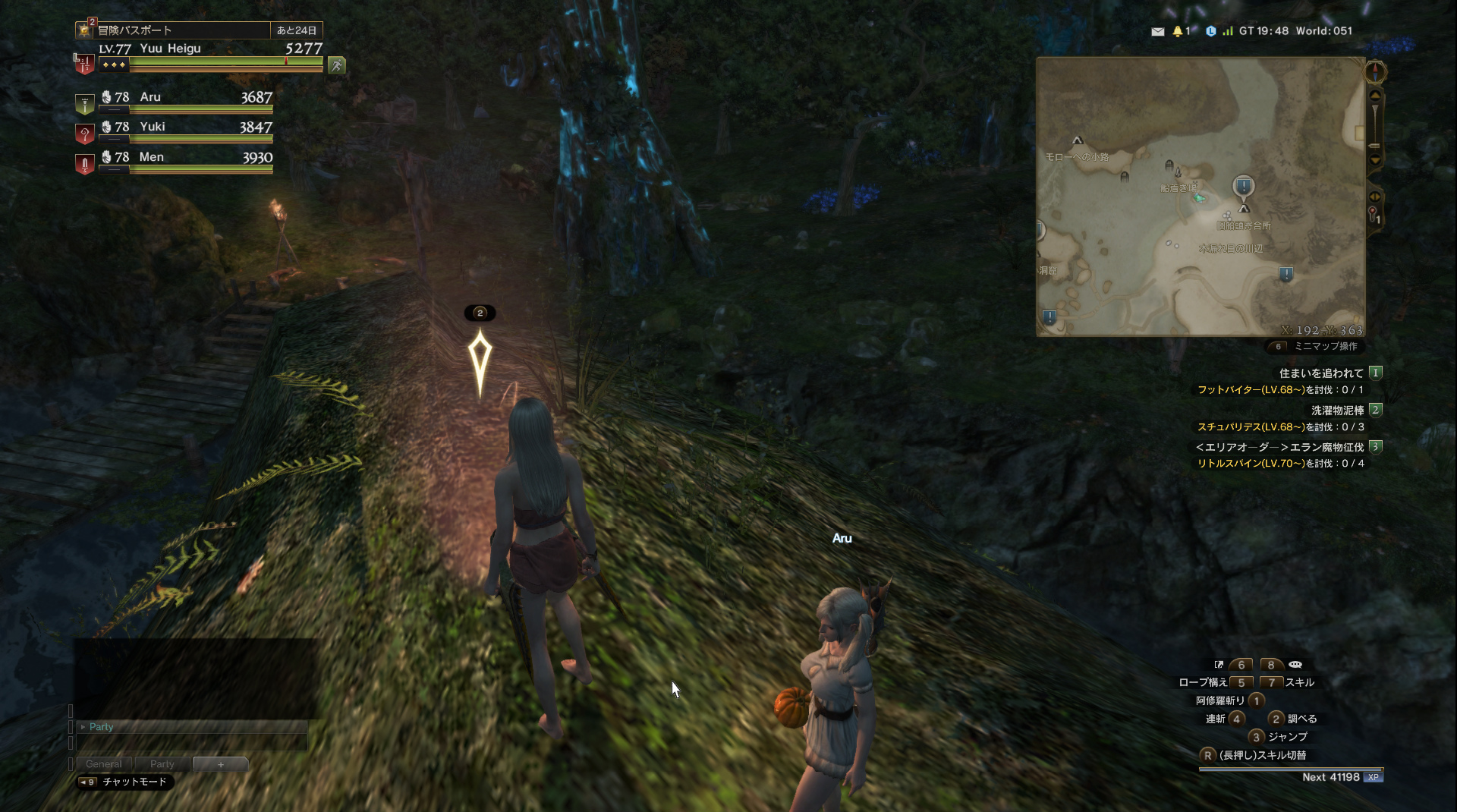This screenshot has width=1457, height=812.
Task: Open the 冒険パスポート adventure passport banner
Action: coord(173,30)
